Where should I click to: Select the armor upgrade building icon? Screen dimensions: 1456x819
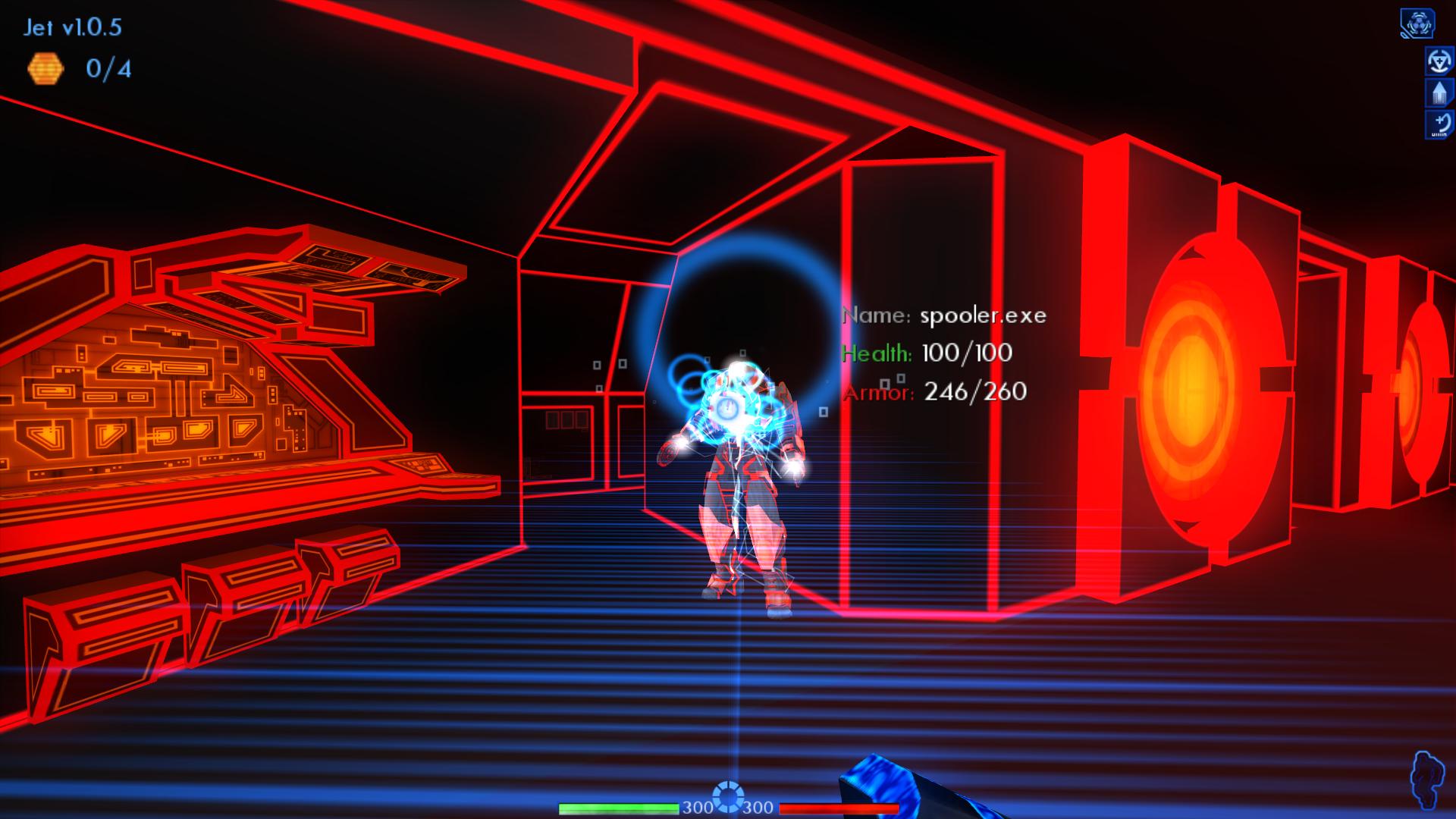click(x=1438, y=93)
